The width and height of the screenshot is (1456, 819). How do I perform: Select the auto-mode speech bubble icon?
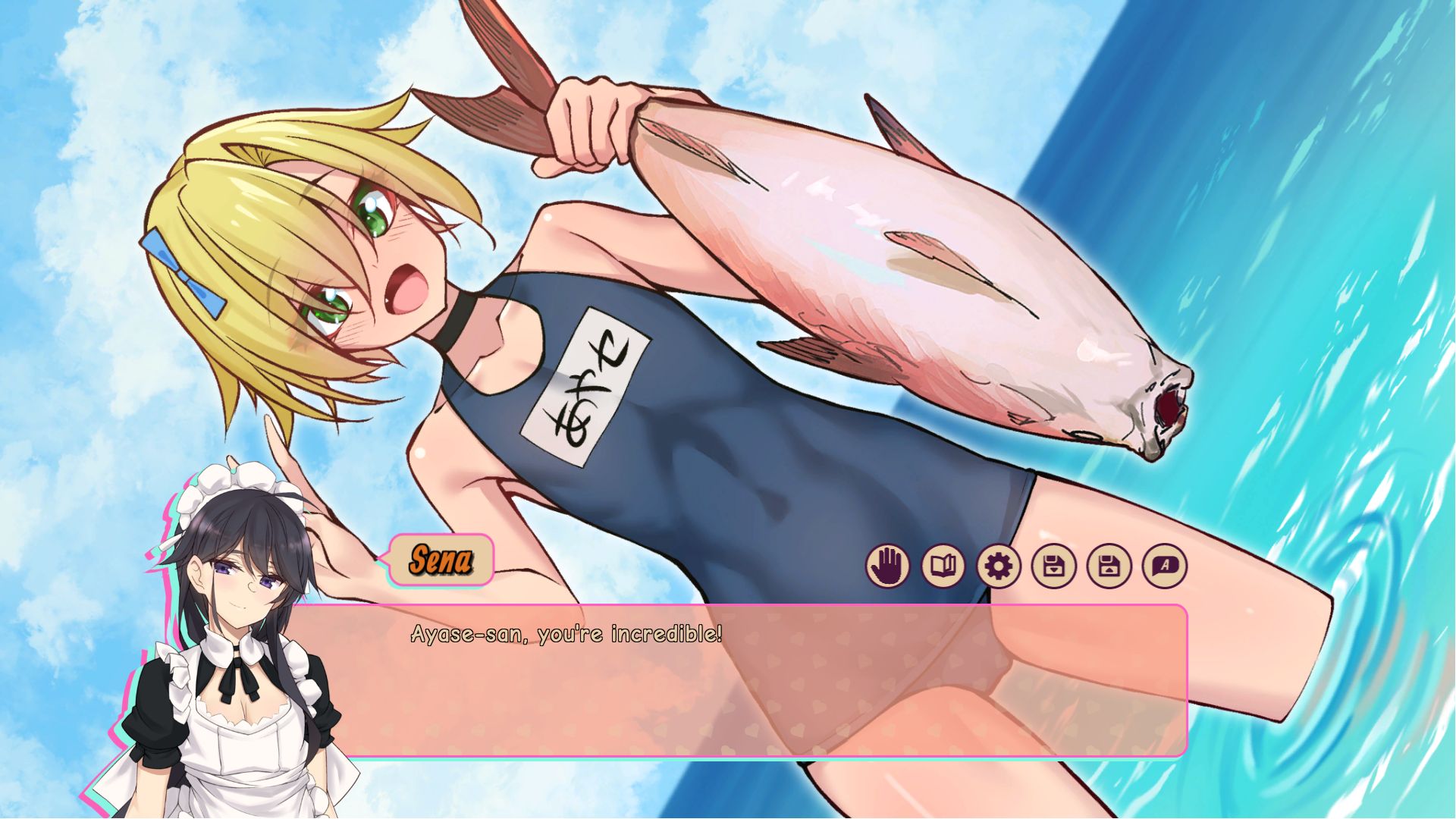point(1166,566)
